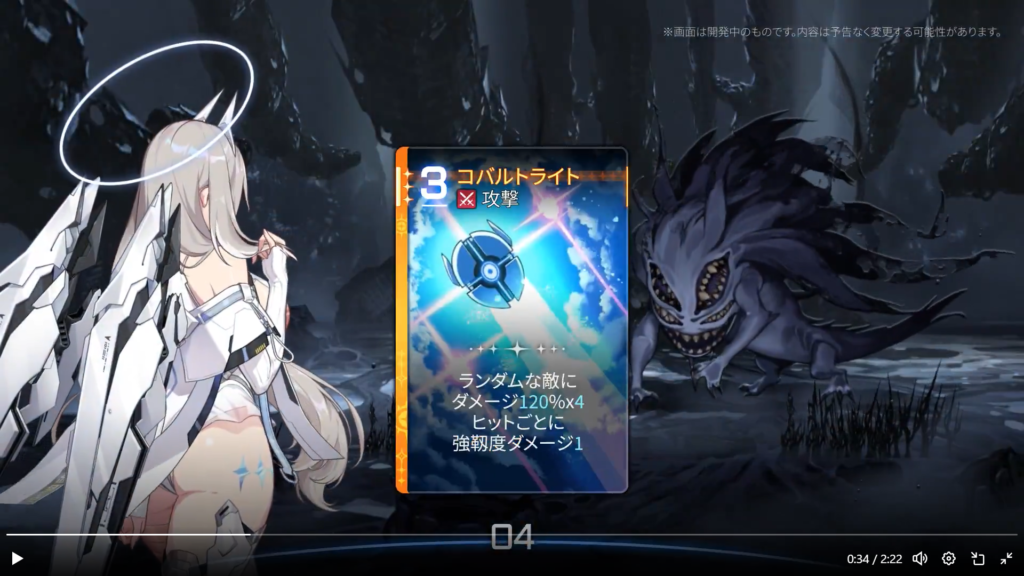The height and width of the screenshot is (576, 1024).
Task: Mute the video with the speaker icon
Action: 919,558
